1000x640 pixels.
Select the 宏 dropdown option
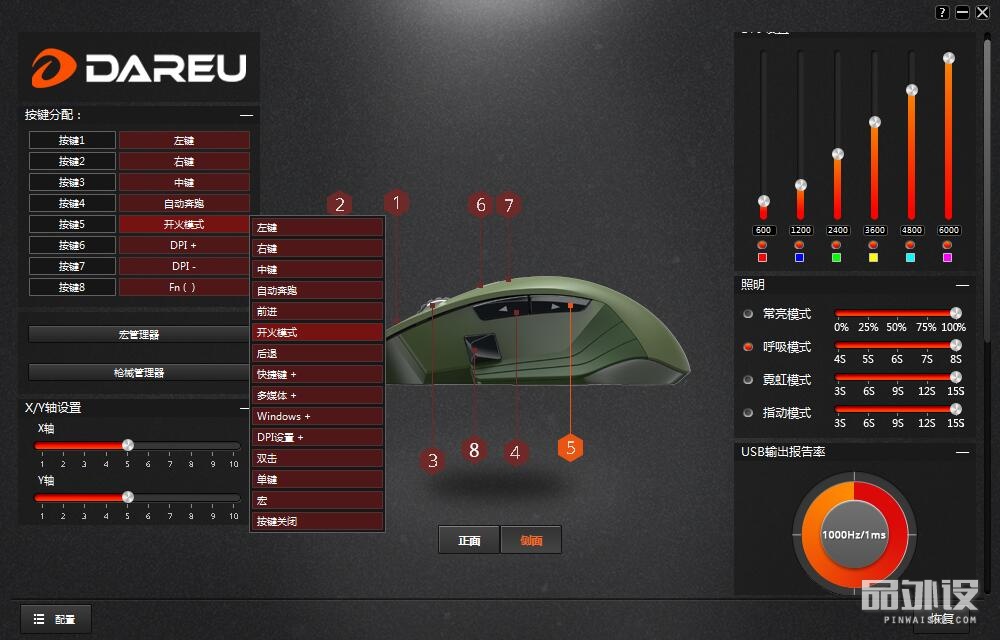coord(318,500)
